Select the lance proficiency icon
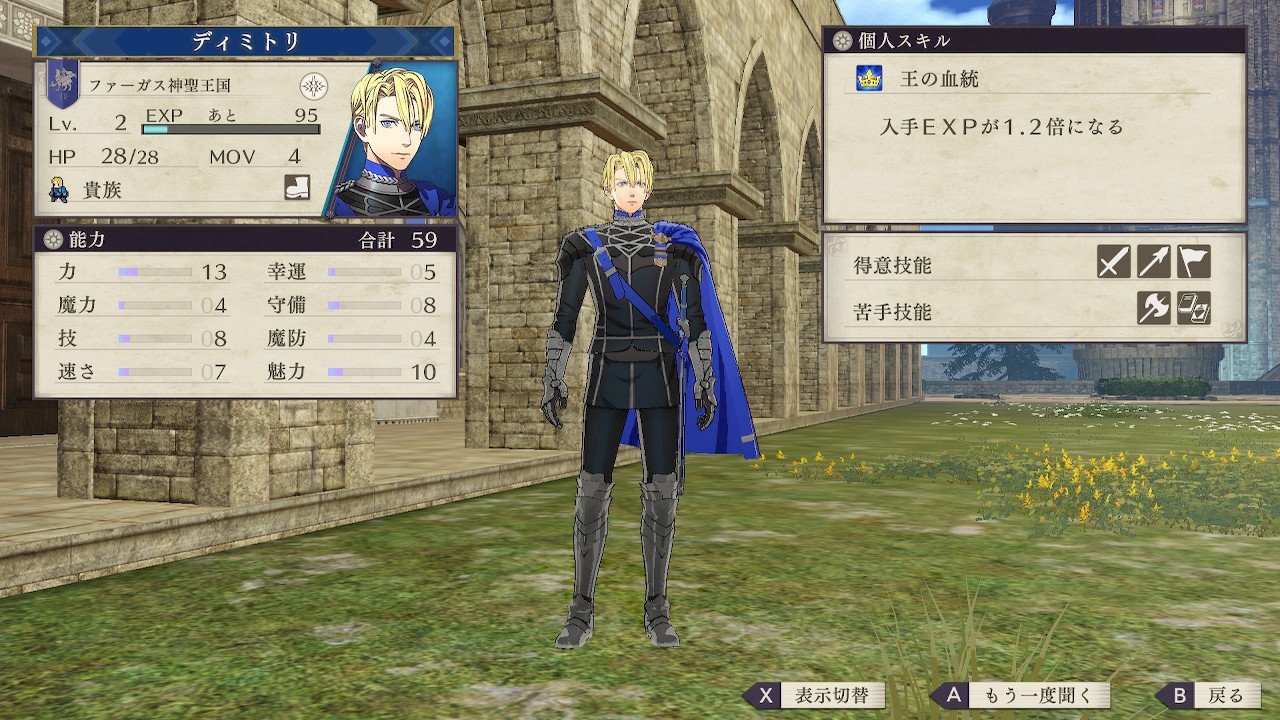This screenshot has width=1280, height=720. (x=1153, y=262)
